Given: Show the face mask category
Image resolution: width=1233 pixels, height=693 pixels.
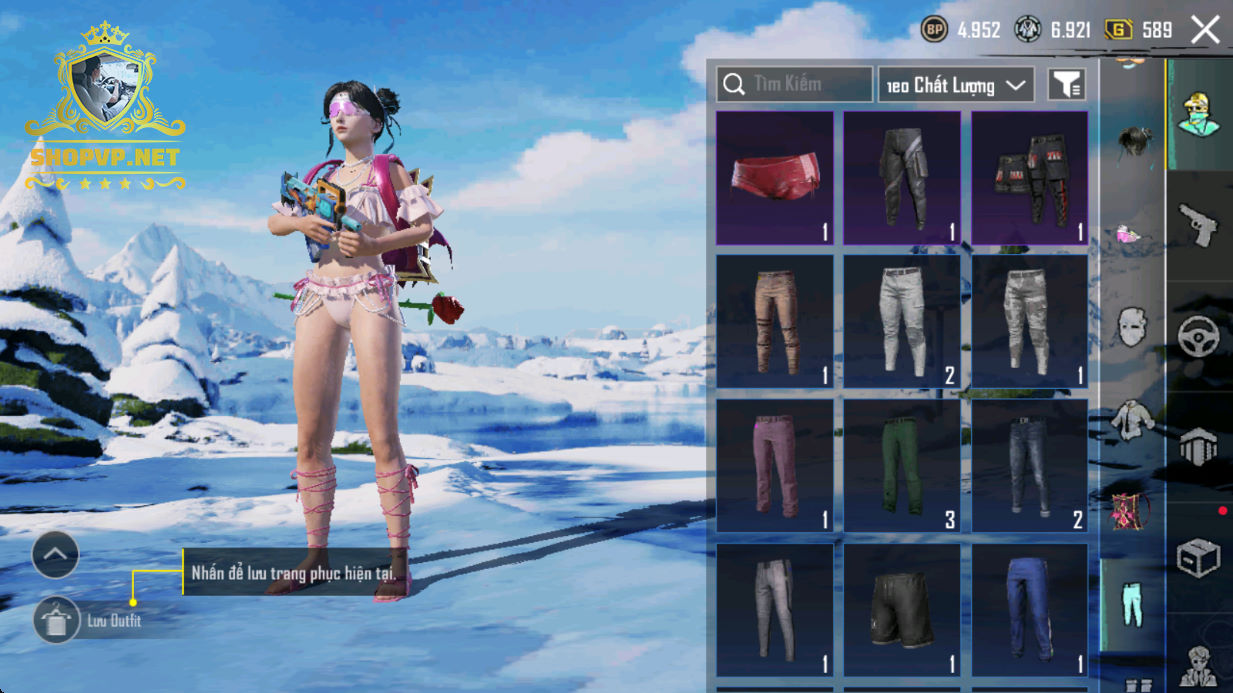Looking at the screenshot, I should pyautogui.click(x=1132, y=327).
